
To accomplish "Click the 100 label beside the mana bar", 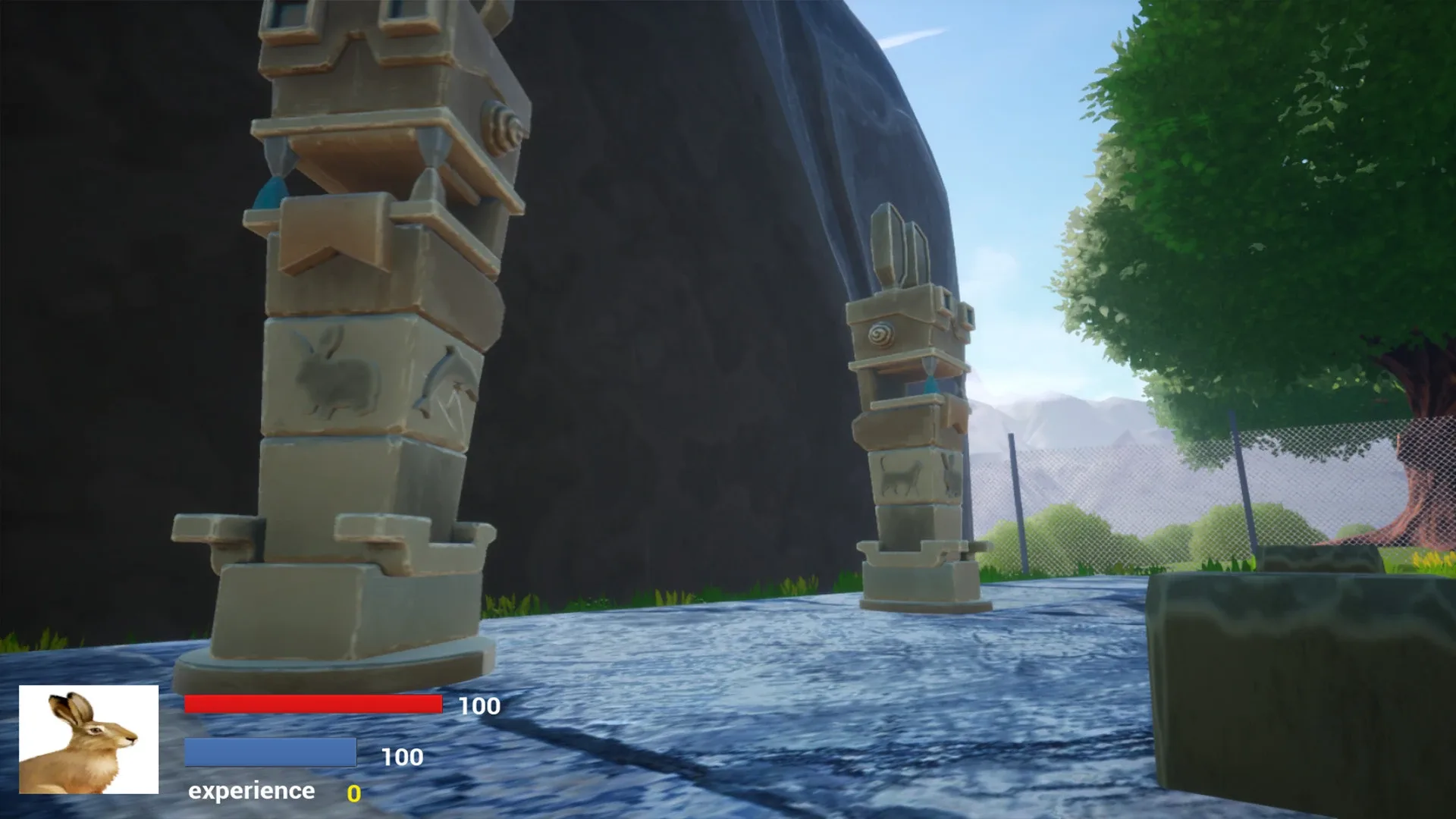I will pos(403,757).
